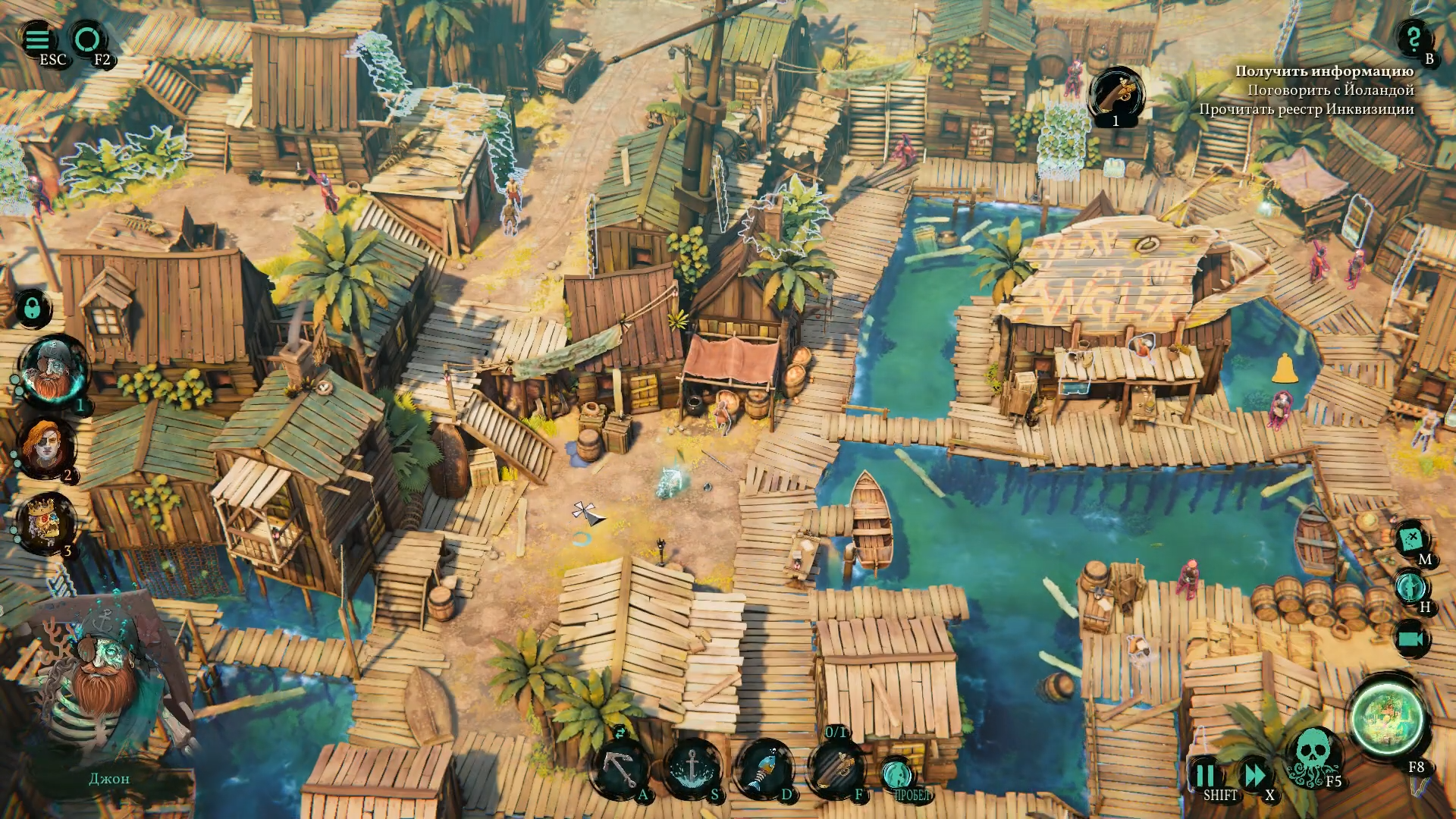Viewport: 1456px width, 819px height.
Task: Click the video camera icon
Action: coord(1411,639)
